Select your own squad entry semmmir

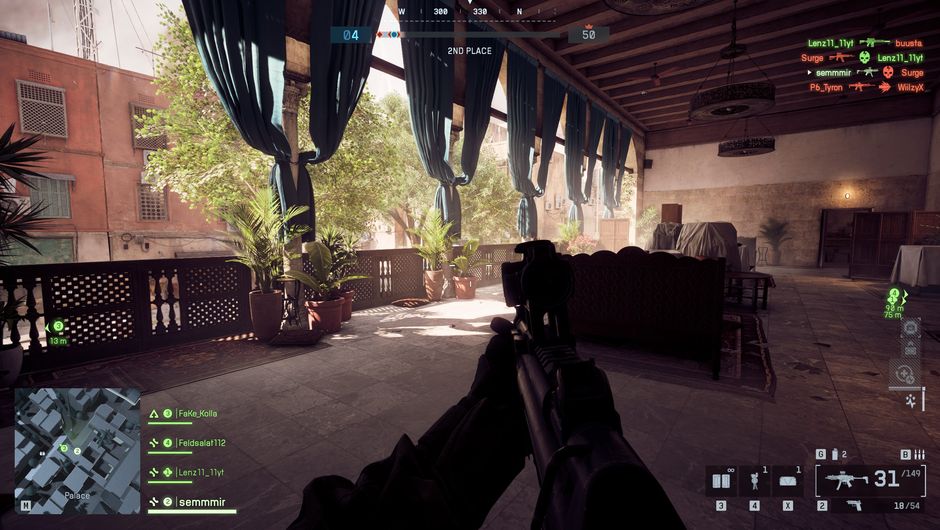point(200,501)
